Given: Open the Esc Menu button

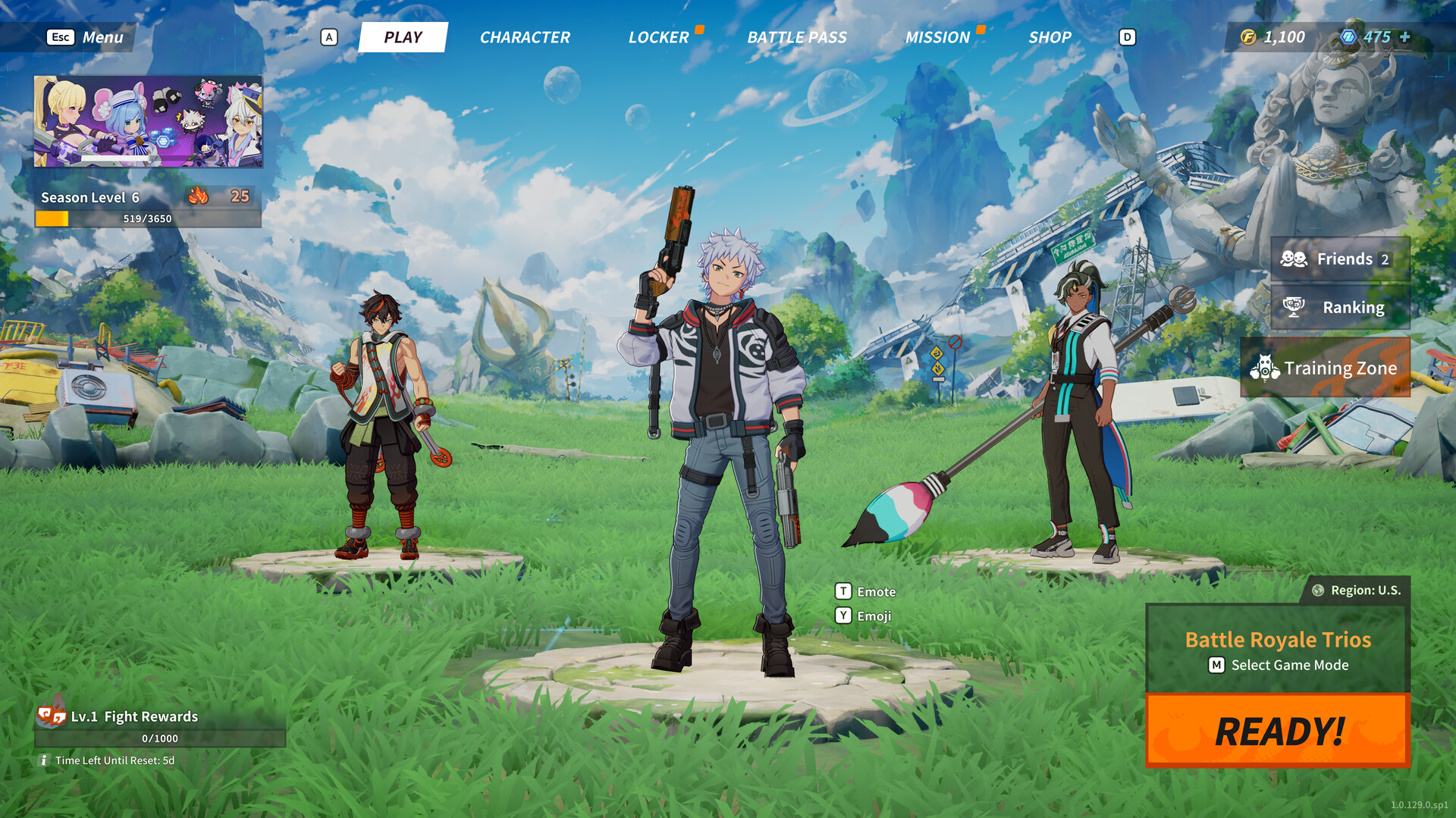Looking at the screenshot, I should coord(85,37).
